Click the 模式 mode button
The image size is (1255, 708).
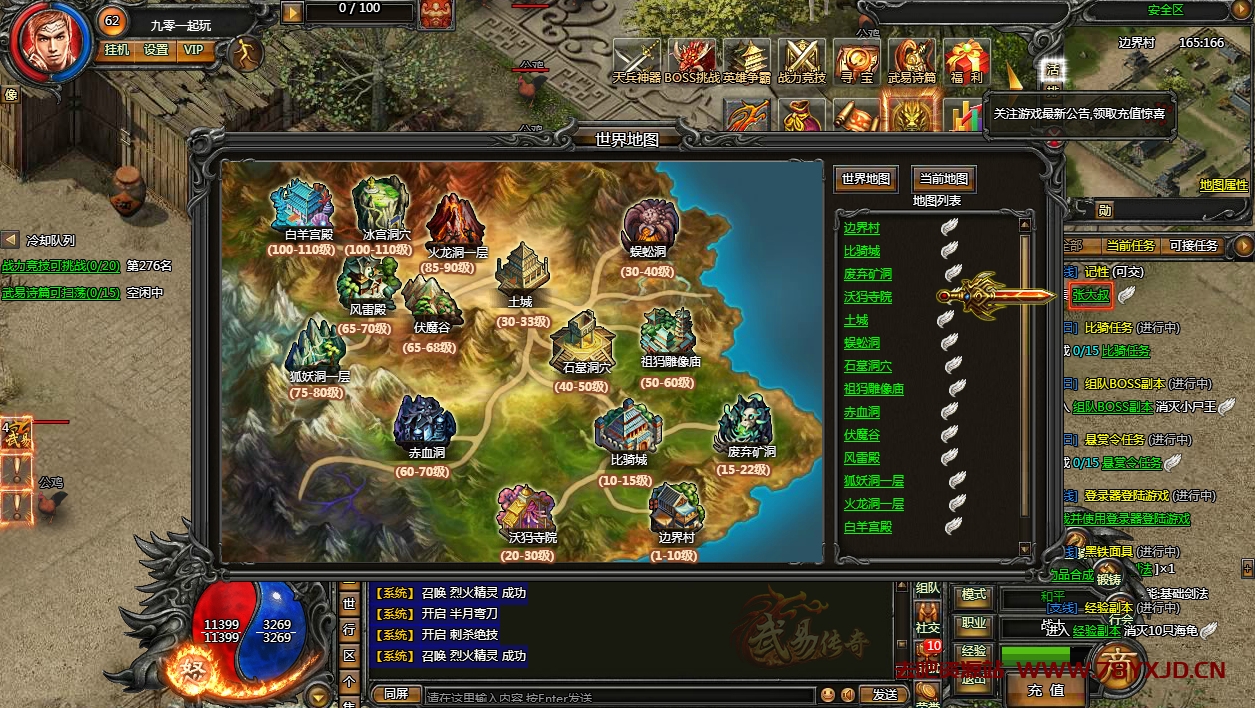[x=973, y=595]
